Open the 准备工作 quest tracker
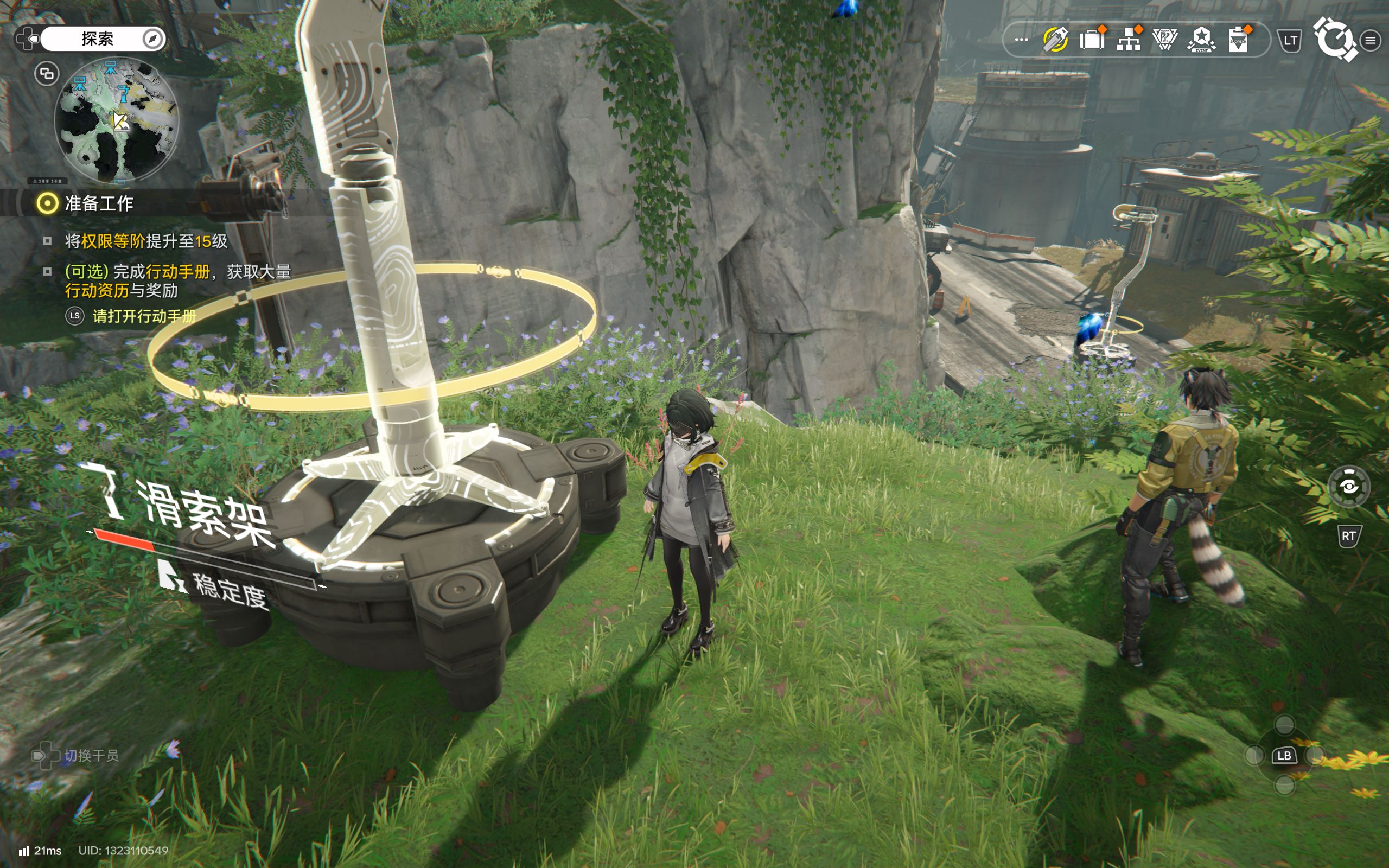The image size is (1389, 868). click(x=99, y=203)
